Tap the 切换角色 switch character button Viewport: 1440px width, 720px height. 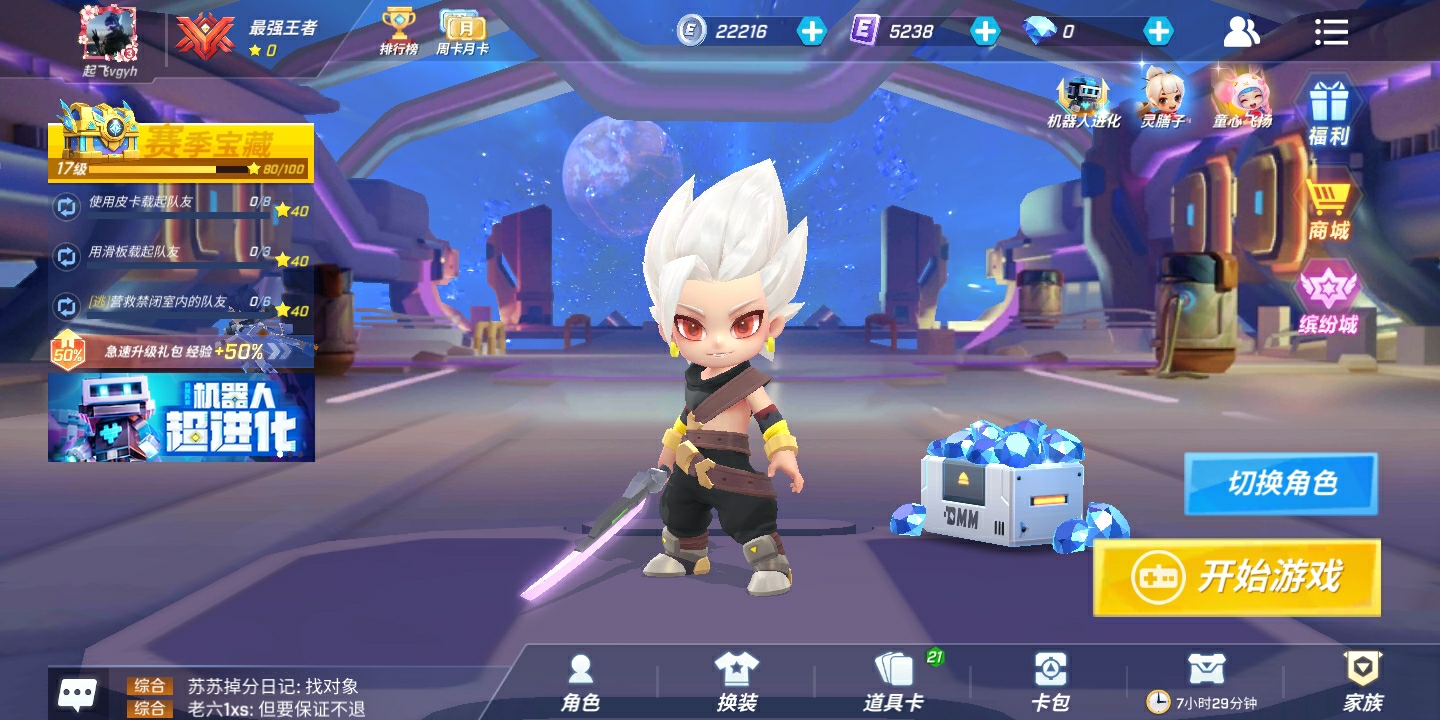tap(1281, 484)
